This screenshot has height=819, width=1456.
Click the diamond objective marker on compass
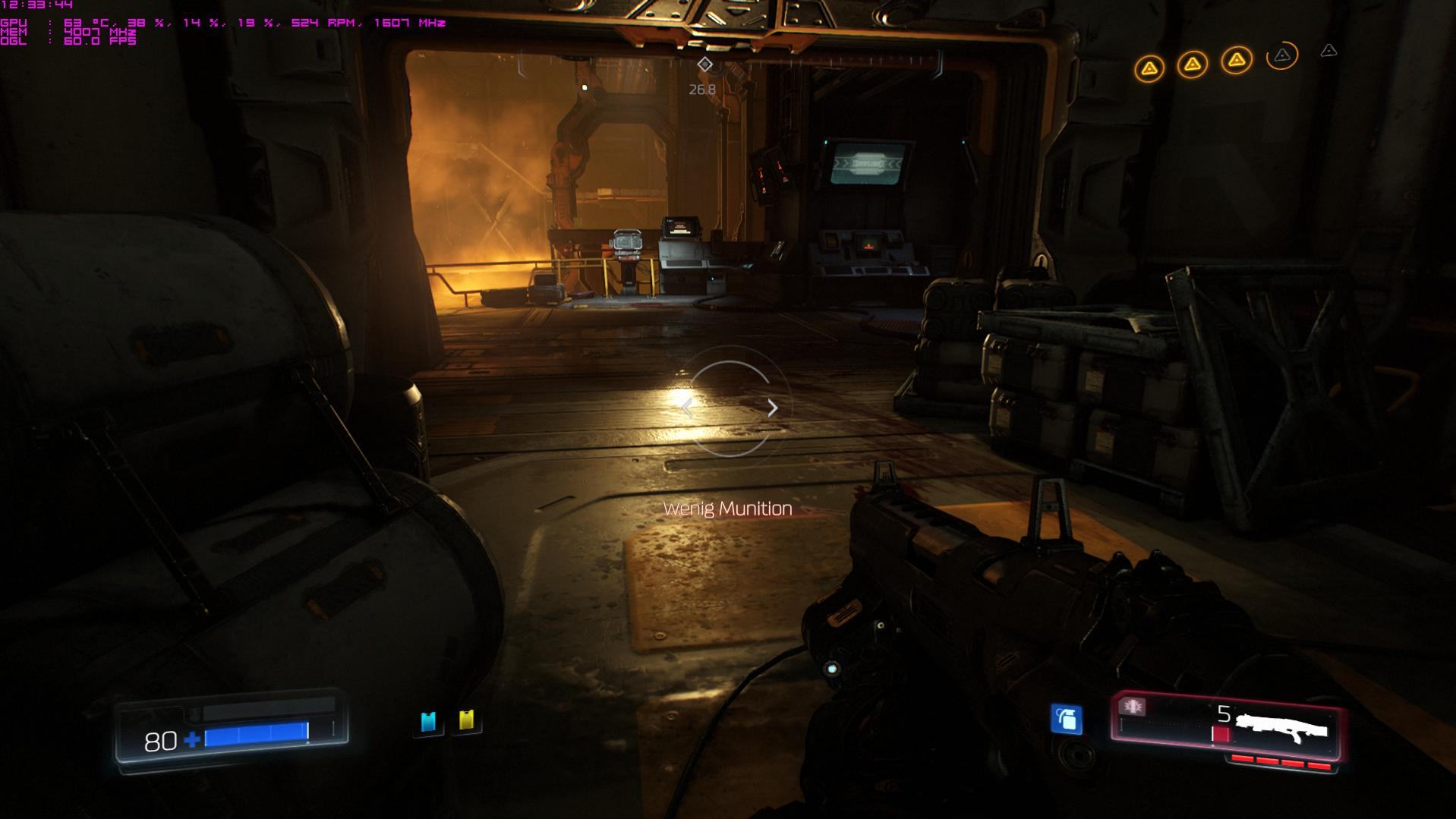tap(704, 65)
